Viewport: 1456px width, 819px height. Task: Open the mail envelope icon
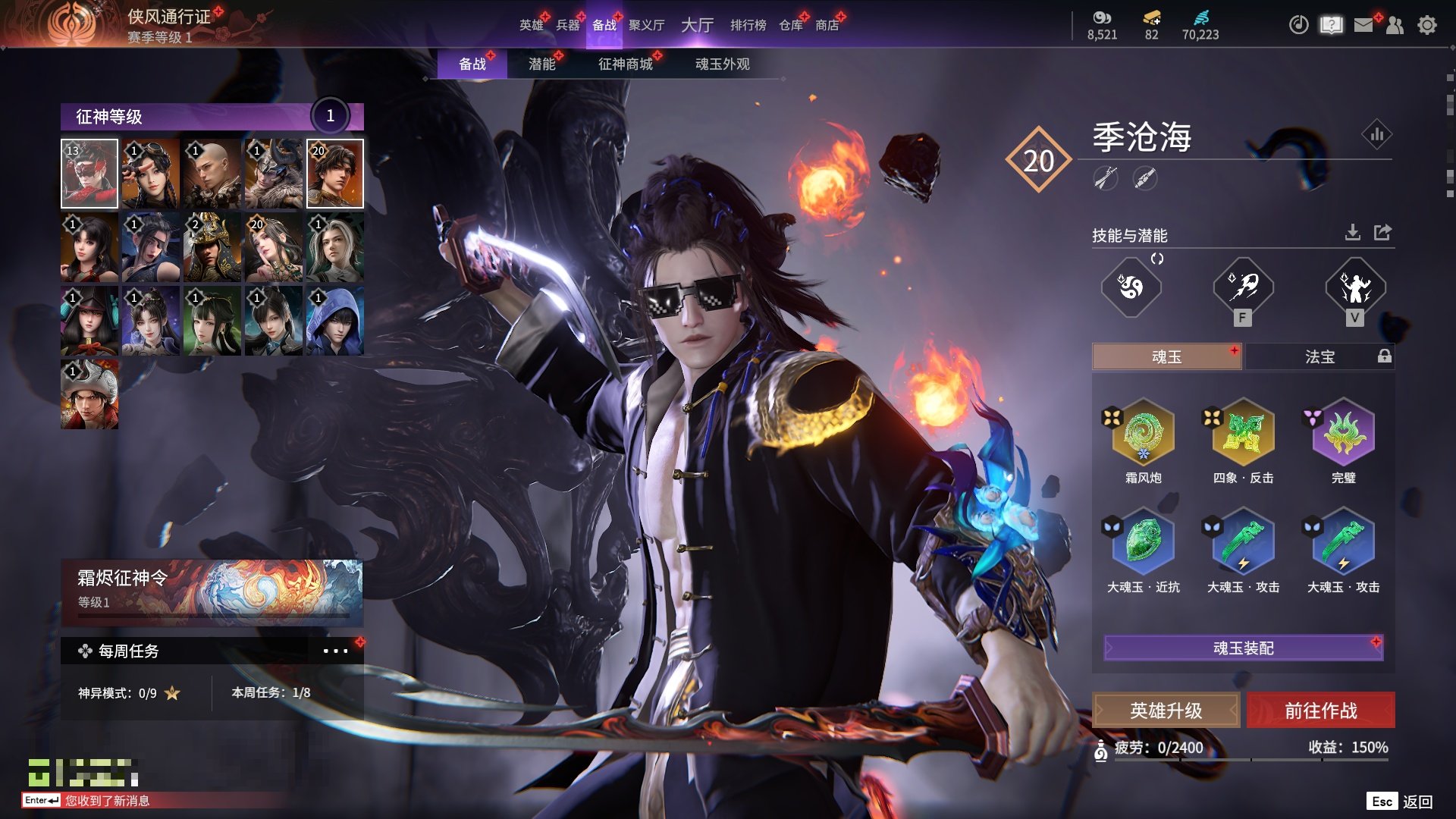[1363, 25]
